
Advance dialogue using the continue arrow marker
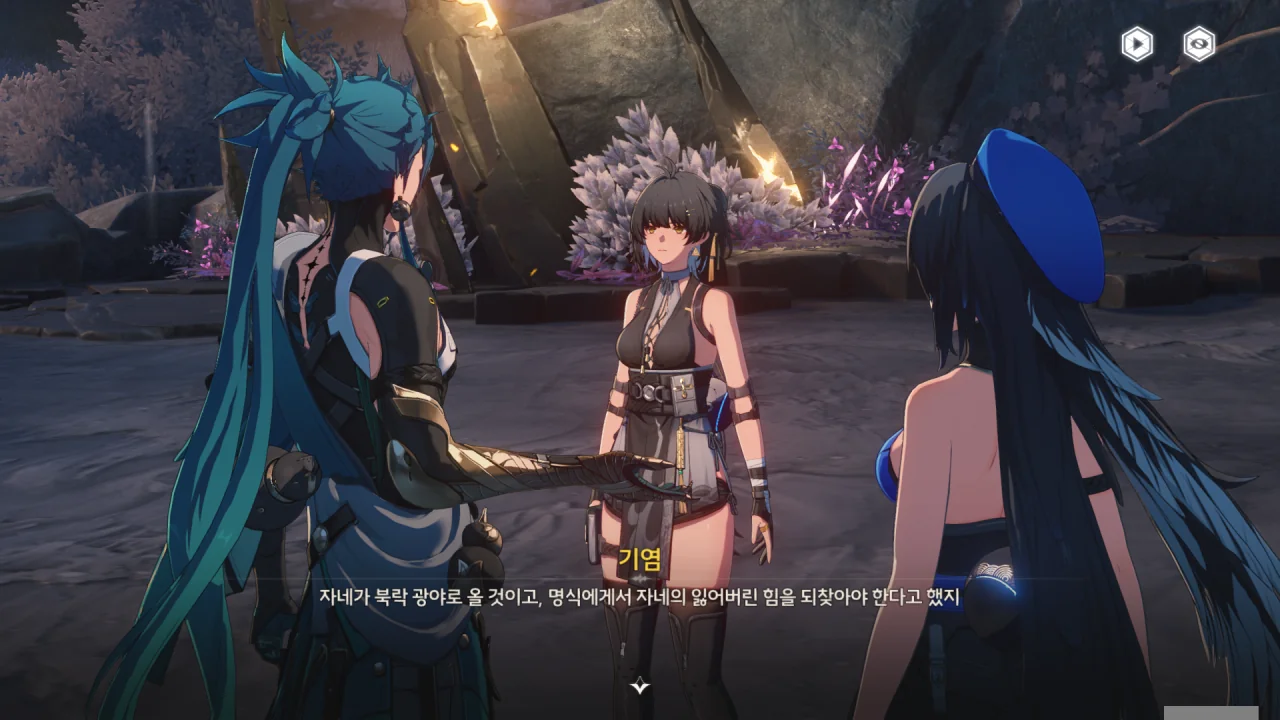pyautogui.click(x=640, y=685)
